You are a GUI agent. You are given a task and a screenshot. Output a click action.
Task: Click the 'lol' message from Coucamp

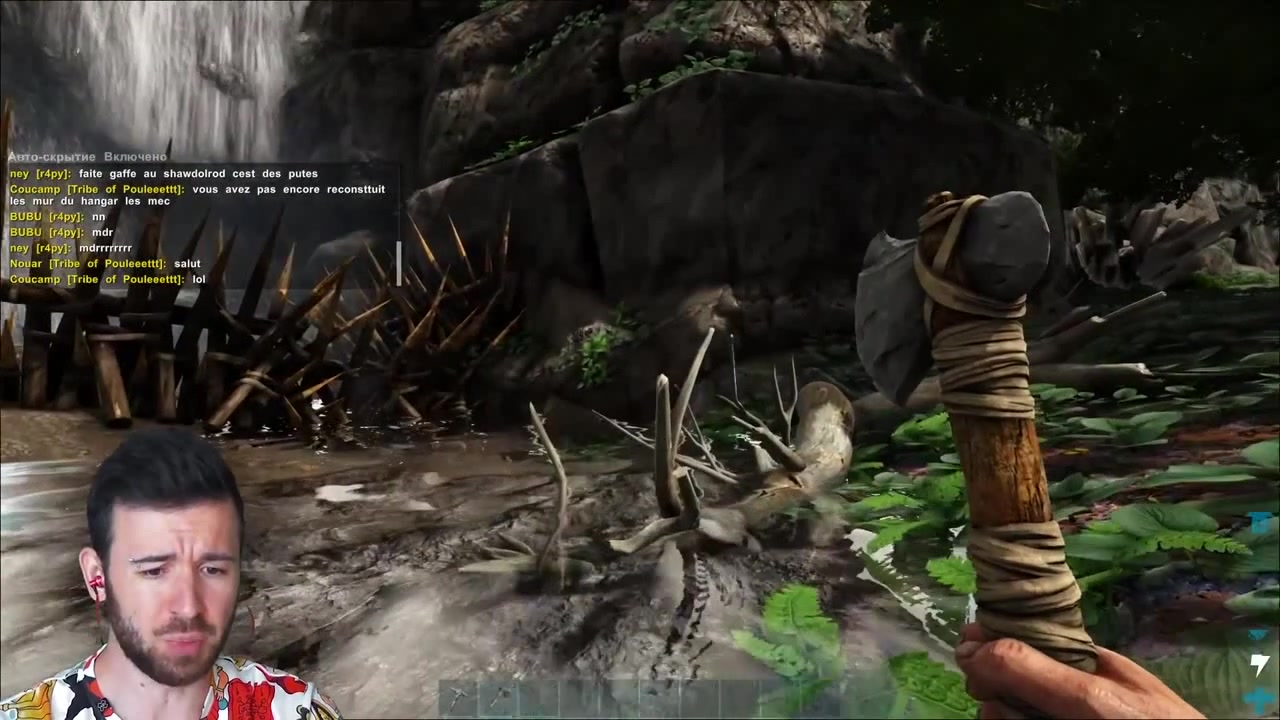pyautogui.click(x=199, y=279)
